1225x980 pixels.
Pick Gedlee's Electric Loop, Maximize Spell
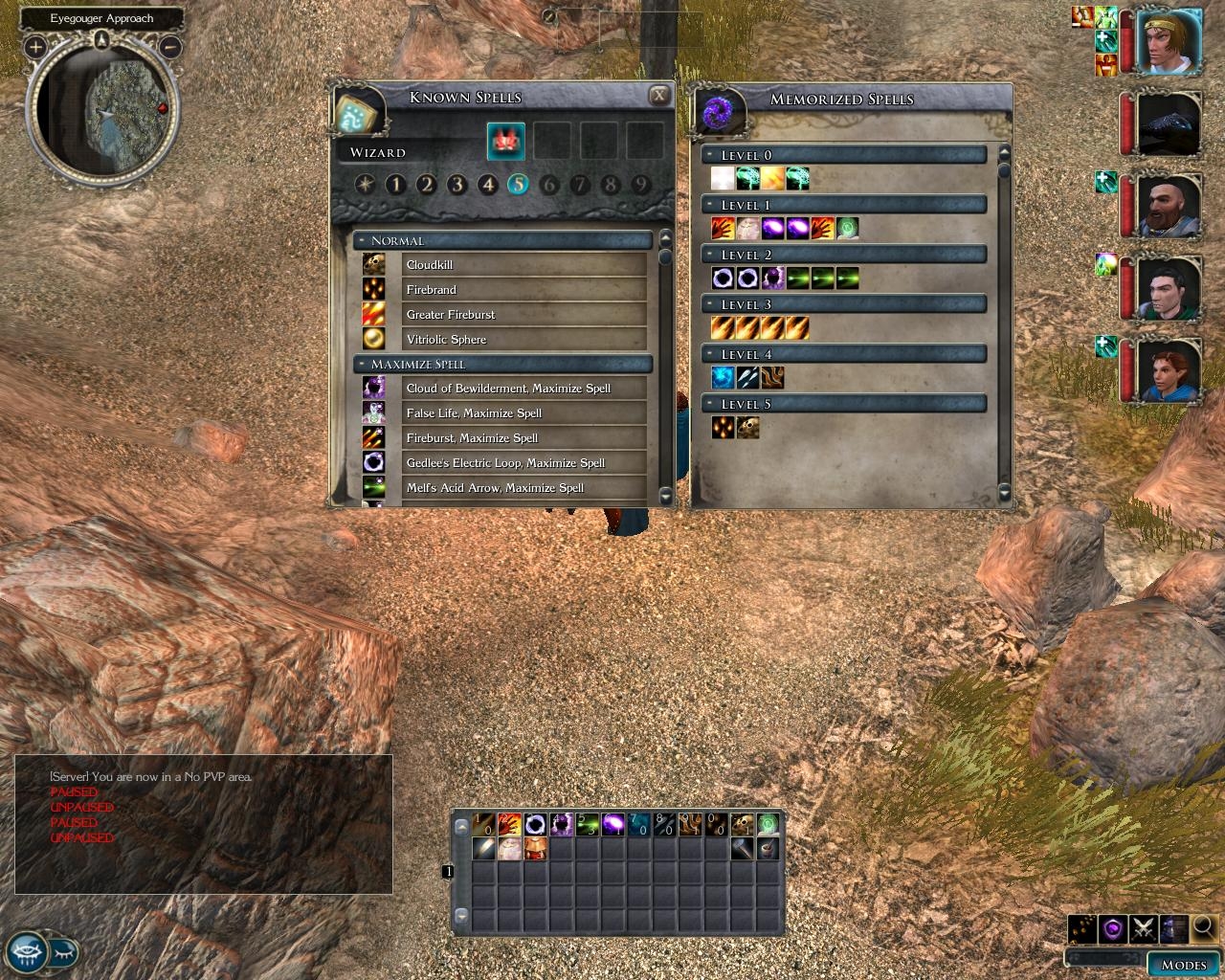(x=504, y=463)
